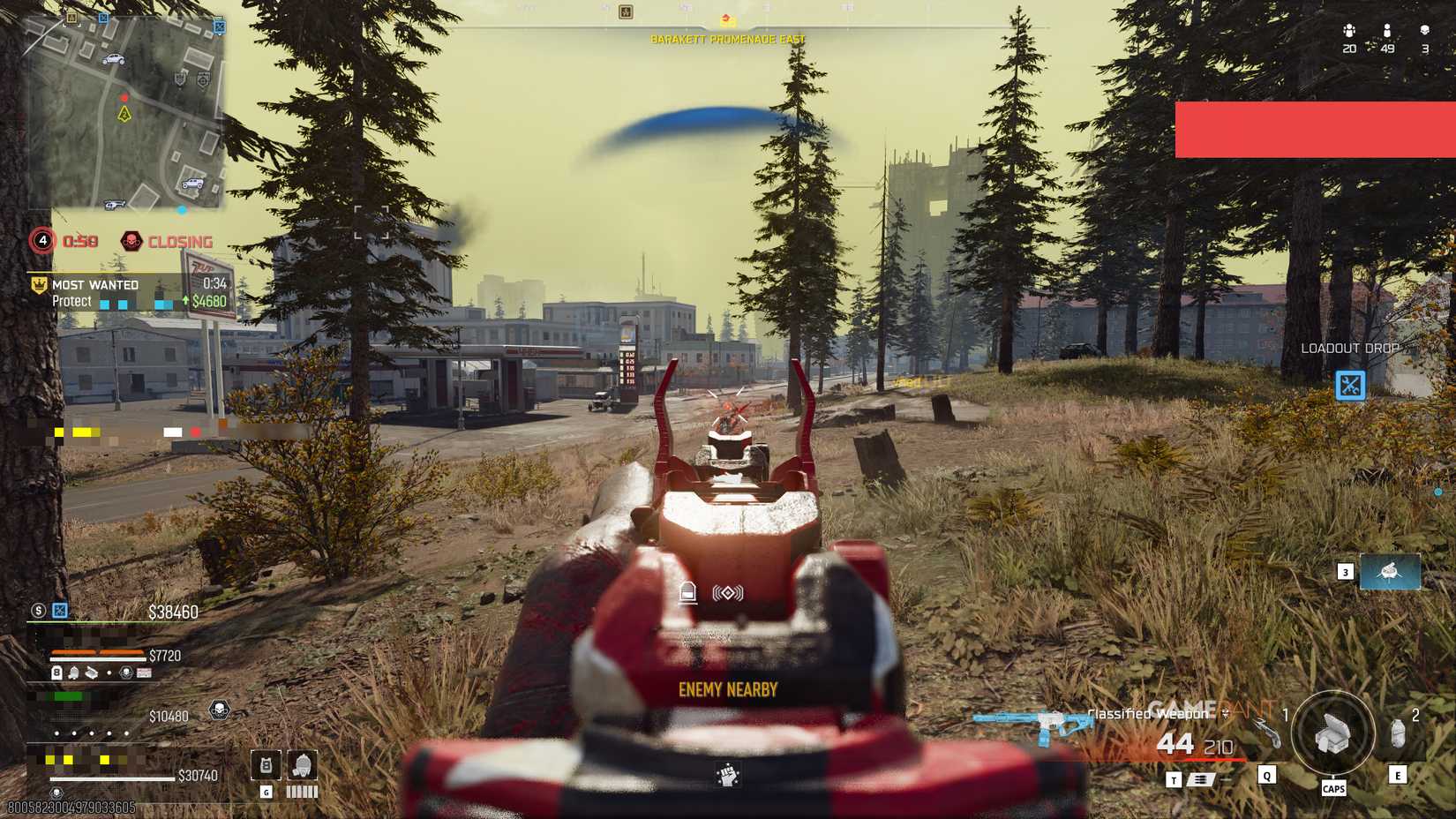
Task: Click the Most Wanted skull contract icon
Action: tap(38, 285)
